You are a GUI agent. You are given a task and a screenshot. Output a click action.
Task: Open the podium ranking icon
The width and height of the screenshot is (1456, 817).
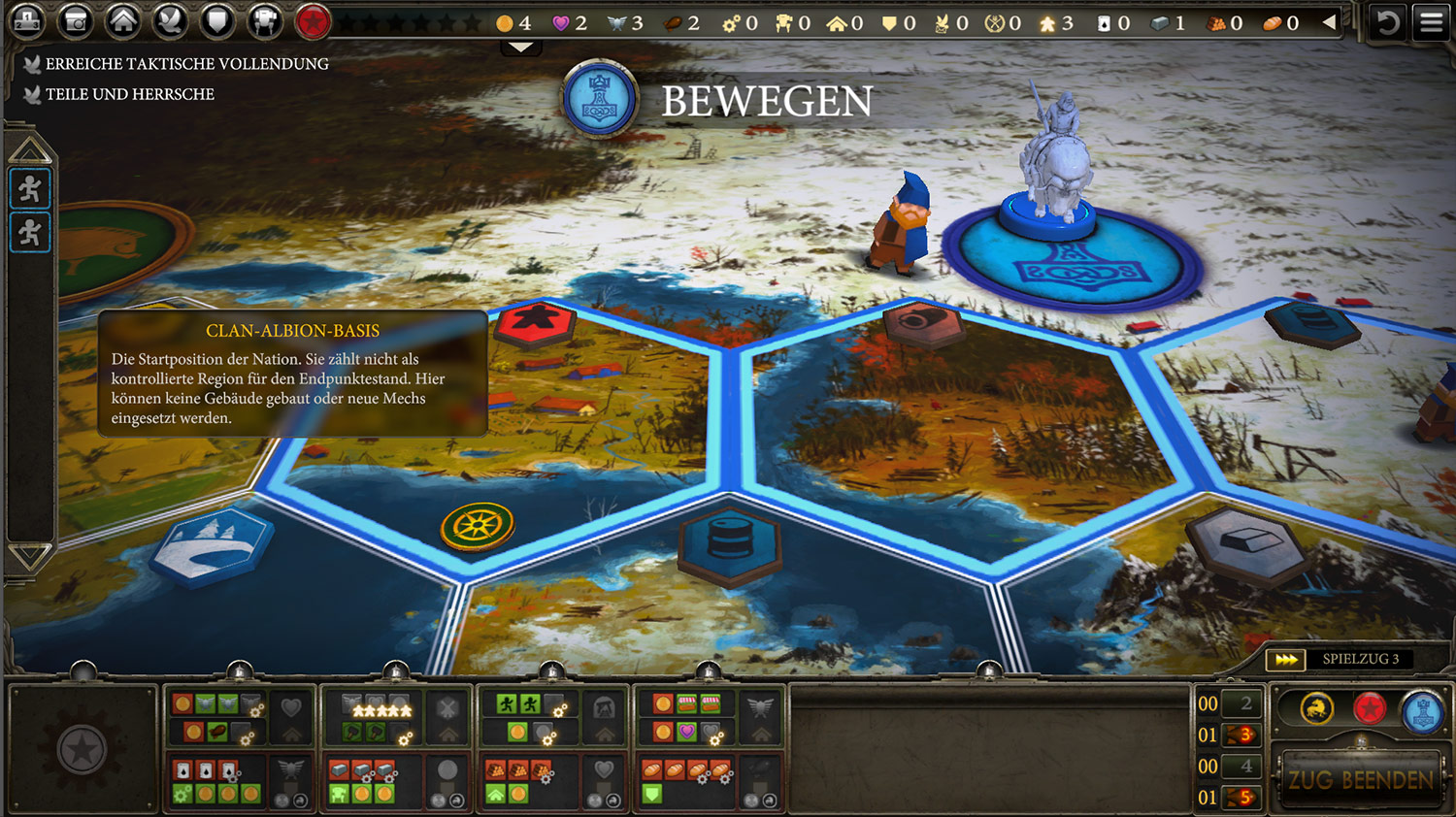[x=27, y=21]
